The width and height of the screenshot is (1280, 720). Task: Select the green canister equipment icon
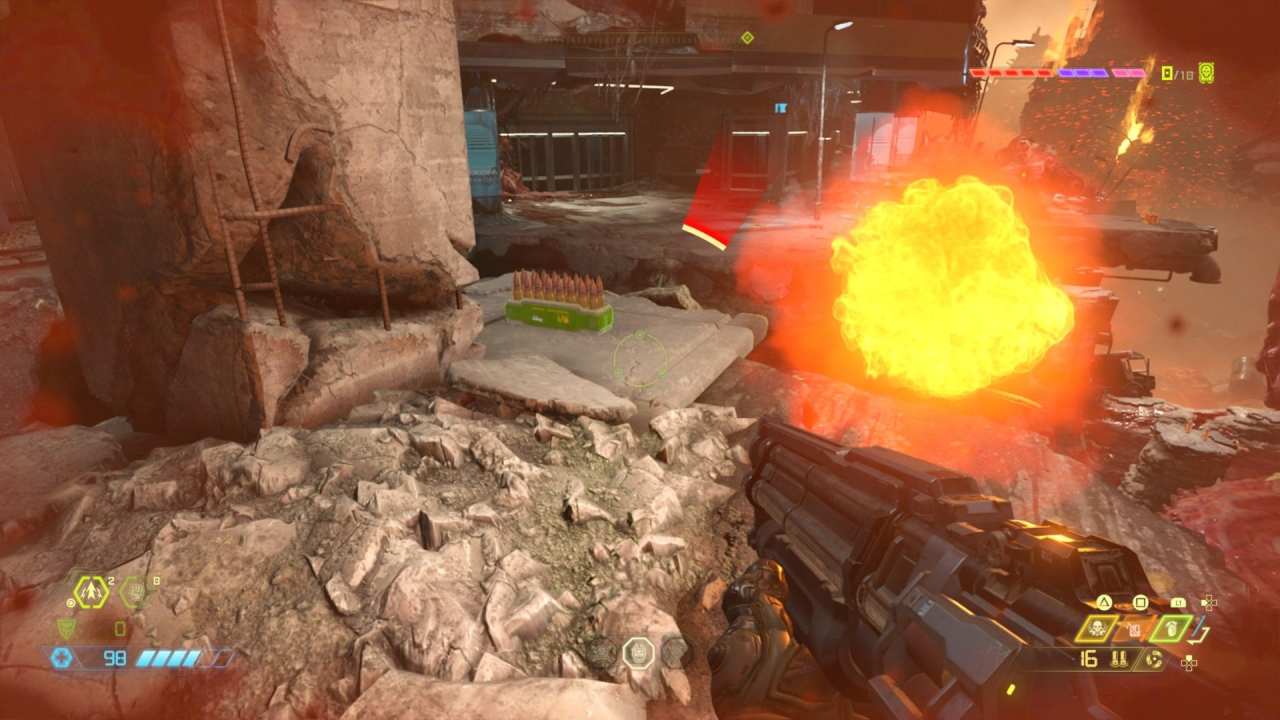pyautogui.click(x=1172, y=628)
